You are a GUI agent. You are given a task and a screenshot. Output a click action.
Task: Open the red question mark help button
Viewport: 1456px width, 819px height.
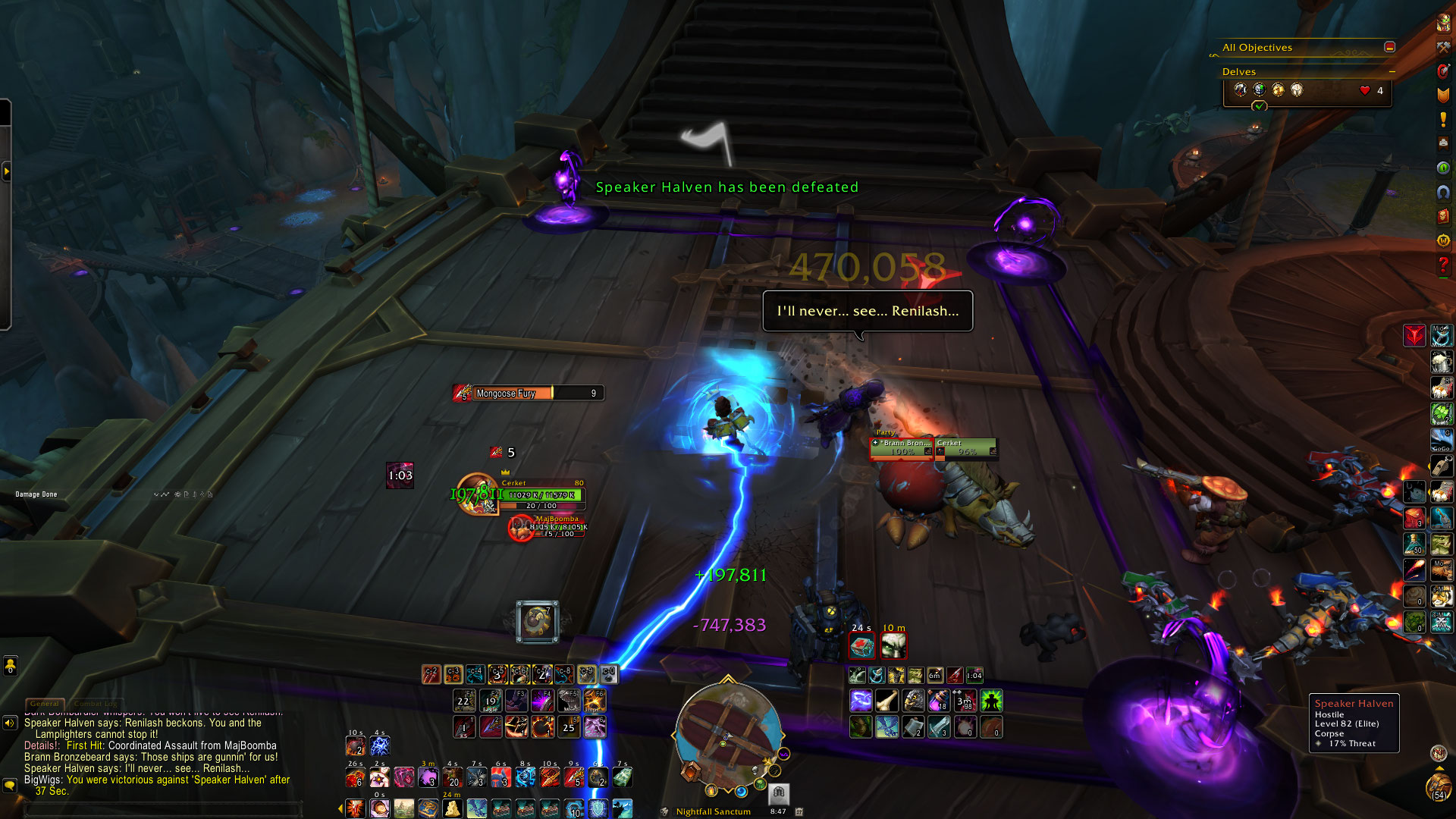(1443, 265)
